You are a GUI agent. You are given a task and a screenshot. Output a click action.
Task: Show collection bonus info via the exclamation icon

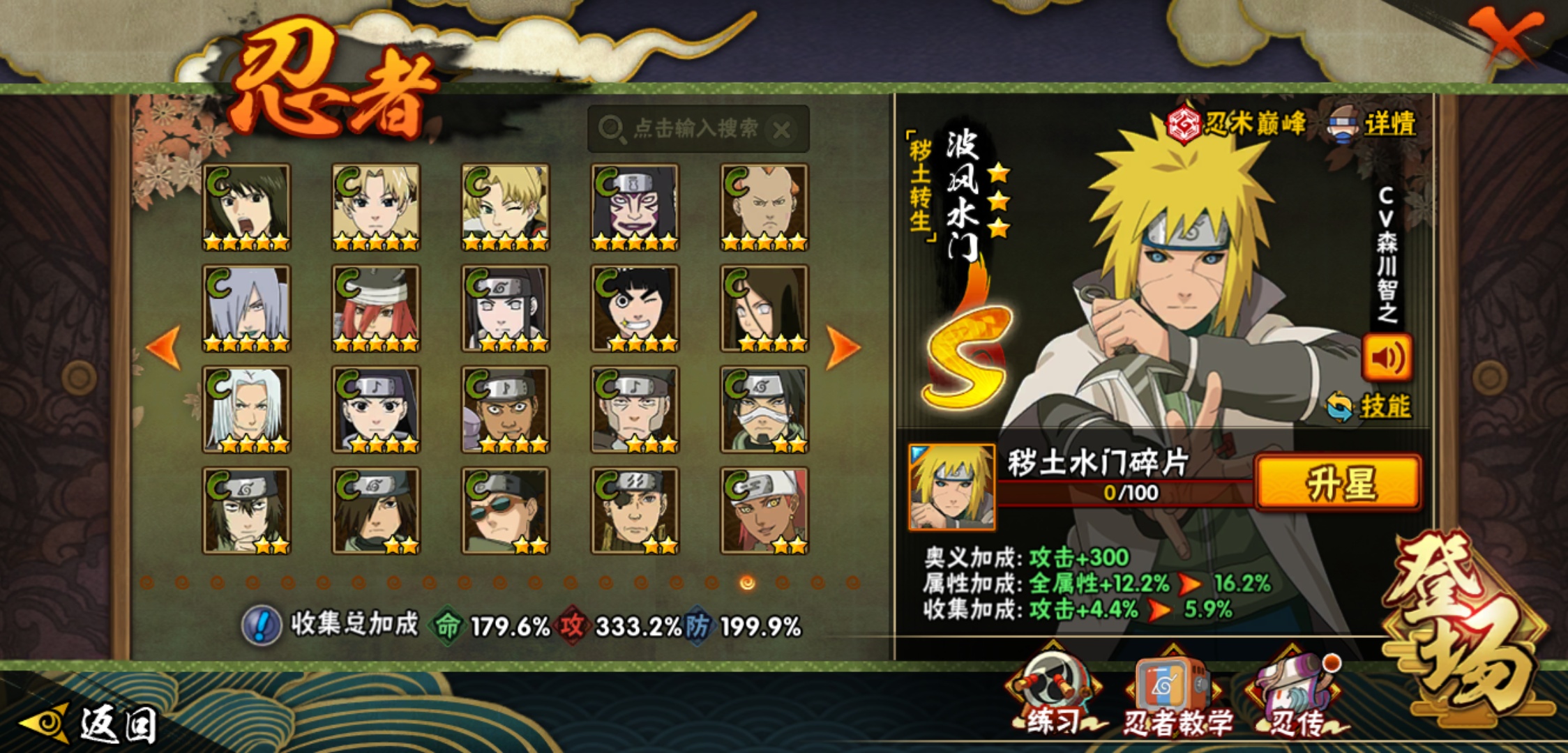pyautogui.click(x=262, y=625)
